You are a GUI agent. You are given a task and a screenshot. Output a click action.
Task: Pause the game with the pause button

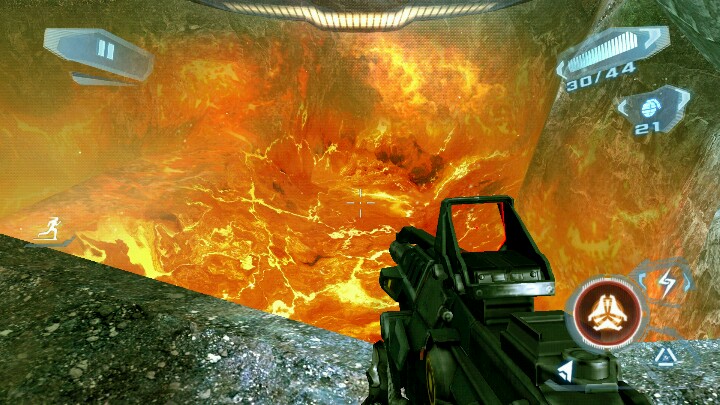pos(105,50)
